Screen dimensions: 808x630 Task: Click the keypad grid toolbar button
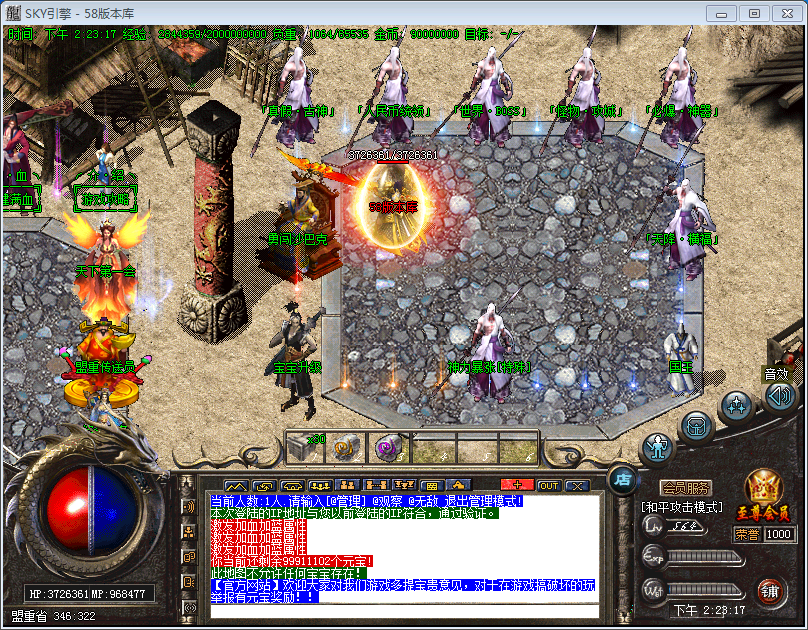[431, 486]
